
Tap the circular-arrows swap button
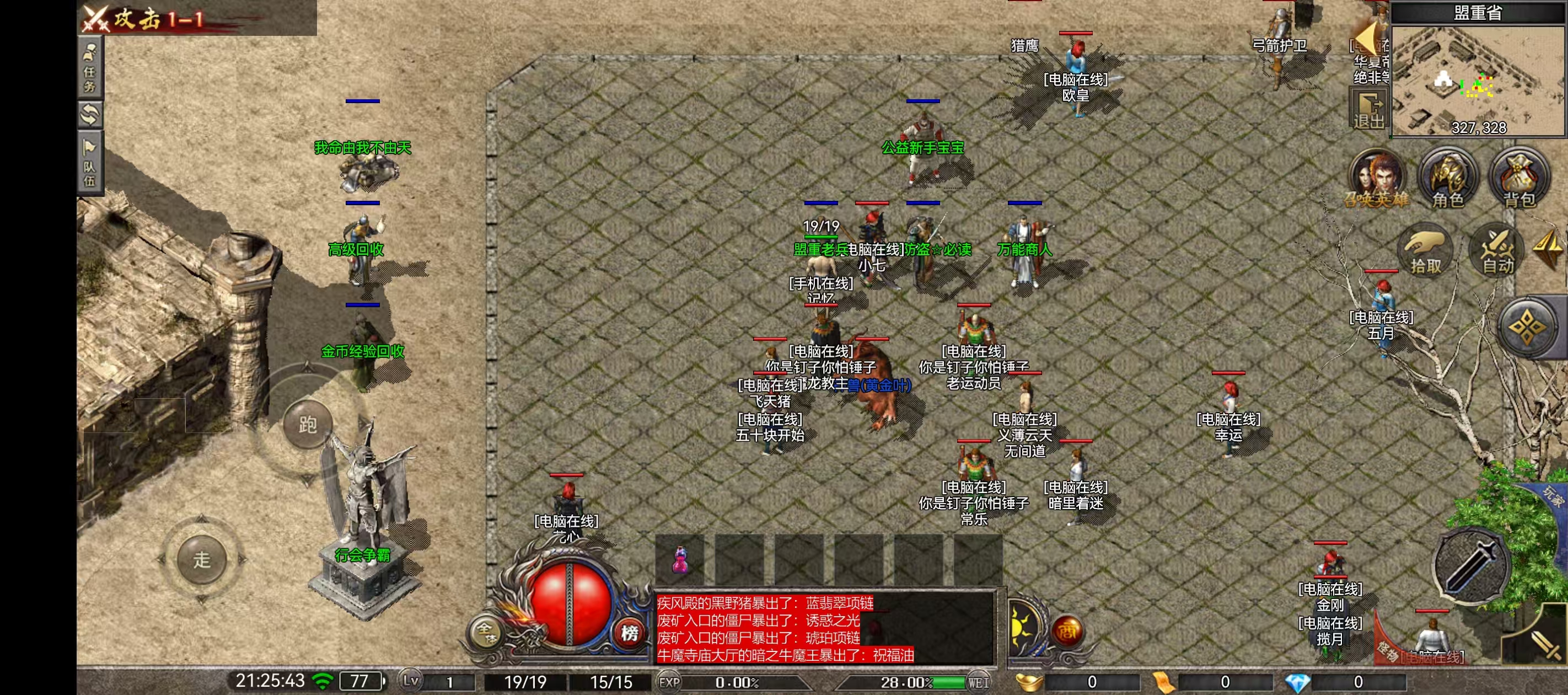(90, 115)
